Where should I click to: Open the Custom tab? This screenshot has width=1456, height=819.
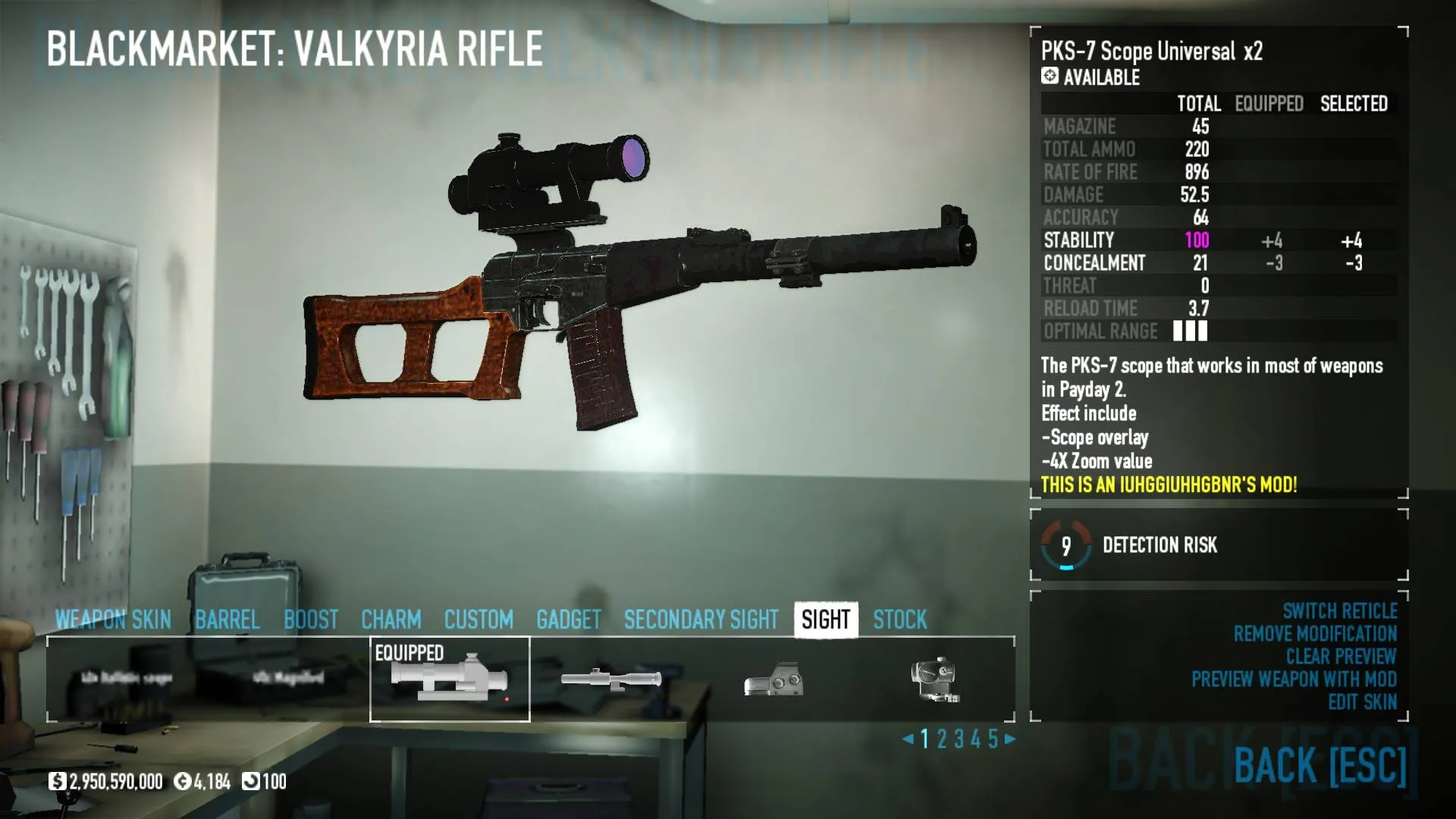[x=479, y=620]
